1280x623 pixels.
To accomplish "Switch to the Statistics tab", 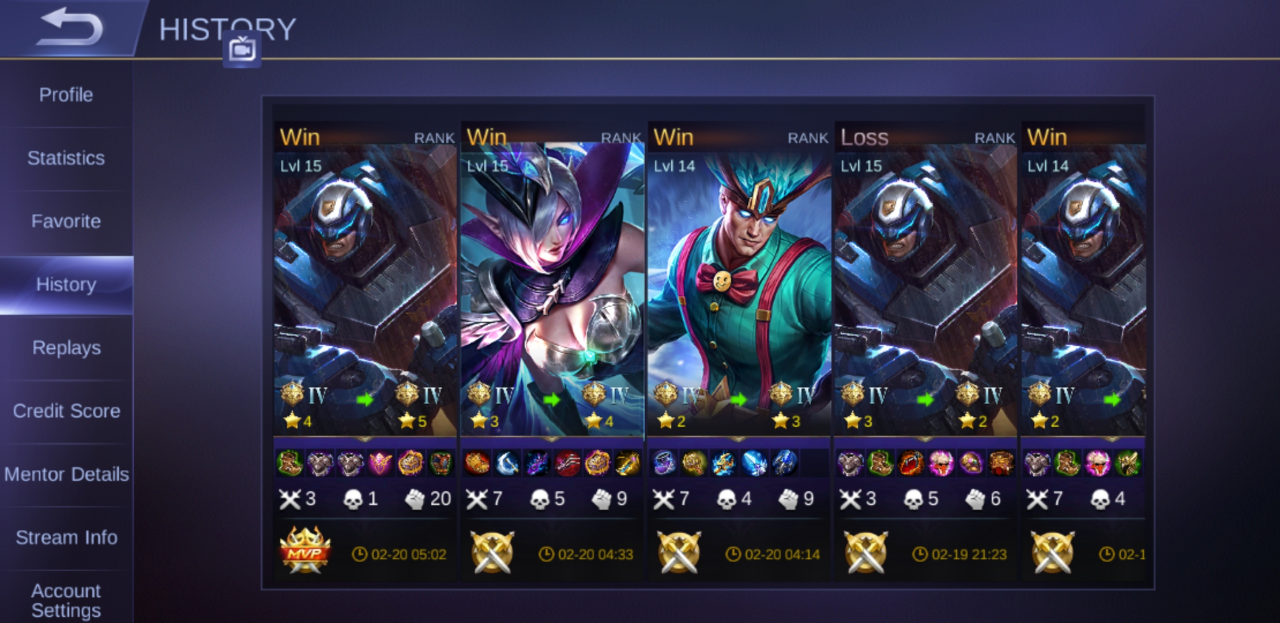I will 66,158.
